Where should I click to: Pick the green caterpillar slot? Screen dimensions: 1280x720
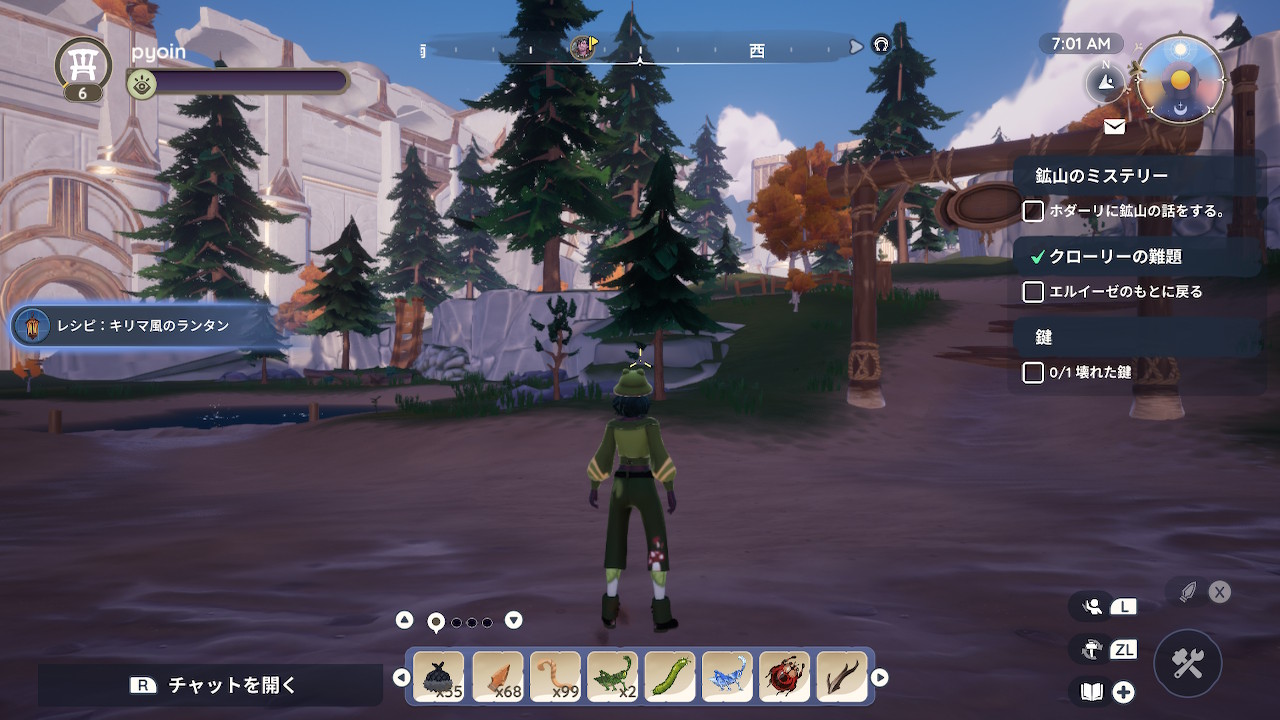click(670, 677)
